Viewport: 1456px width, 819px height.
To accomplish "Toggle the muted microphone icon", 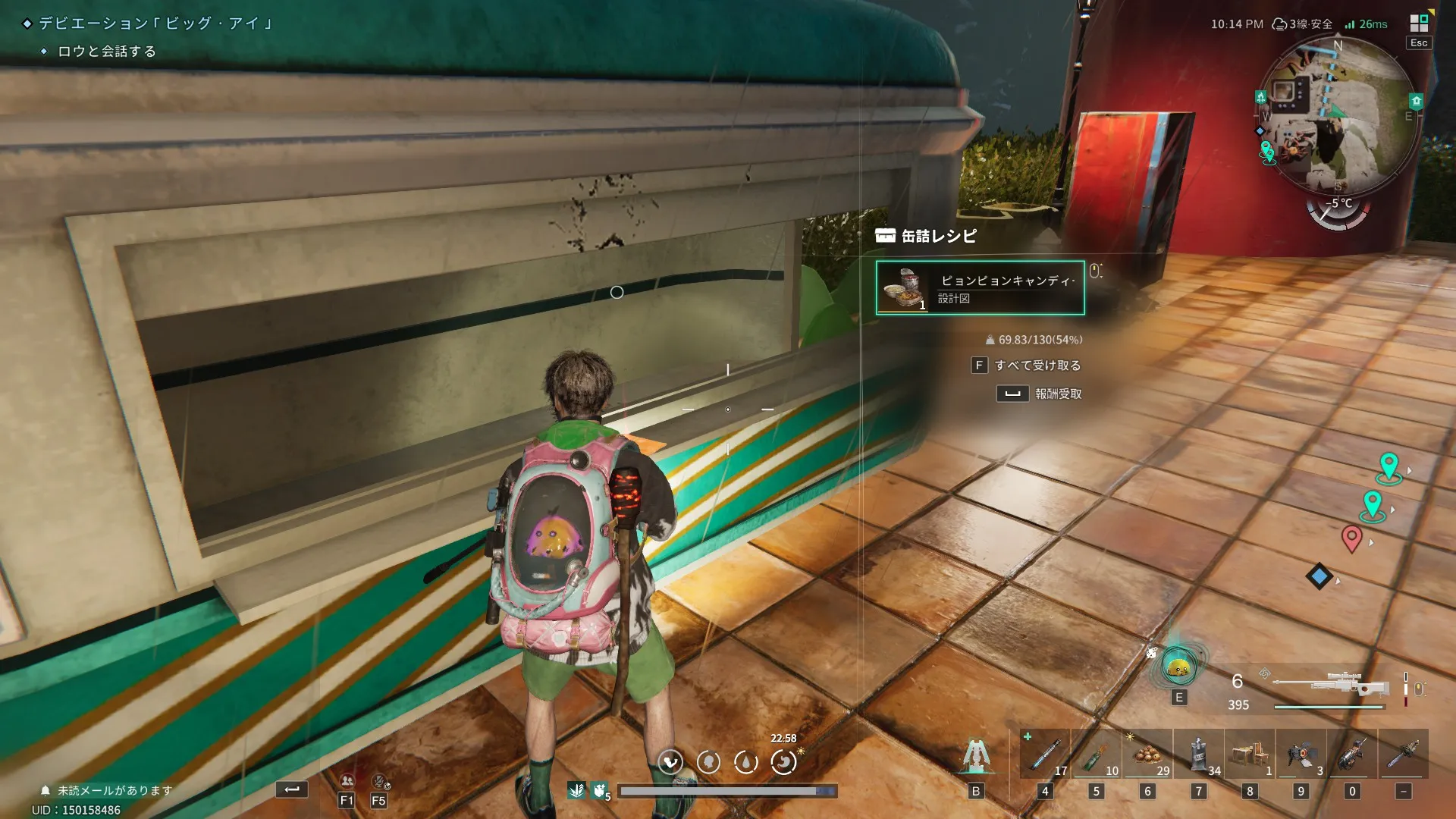I will pos(379,781).
